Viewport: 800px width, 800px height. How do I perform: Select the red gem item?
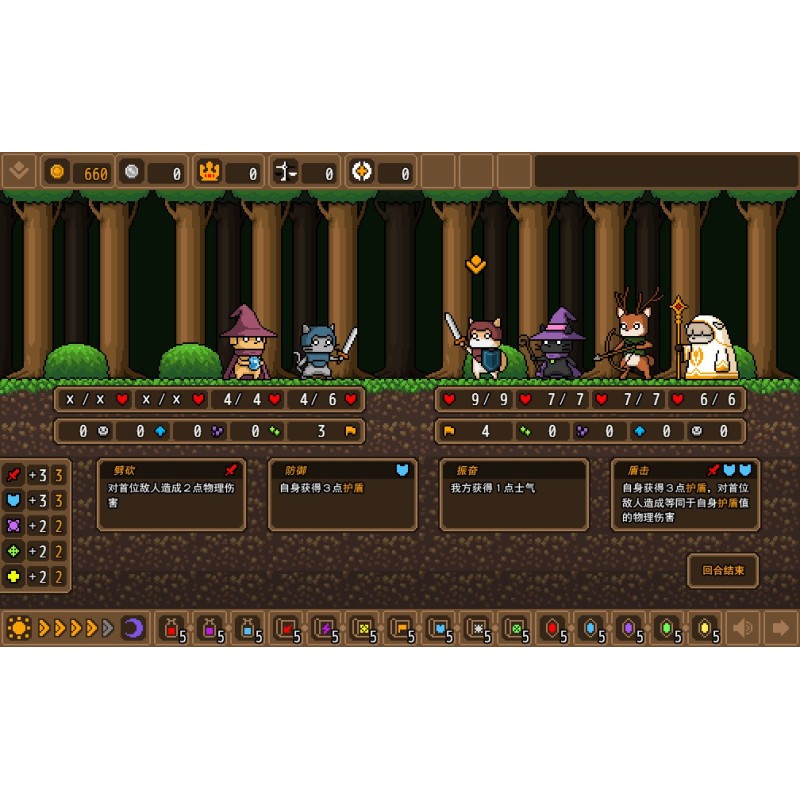pos(553,628)
